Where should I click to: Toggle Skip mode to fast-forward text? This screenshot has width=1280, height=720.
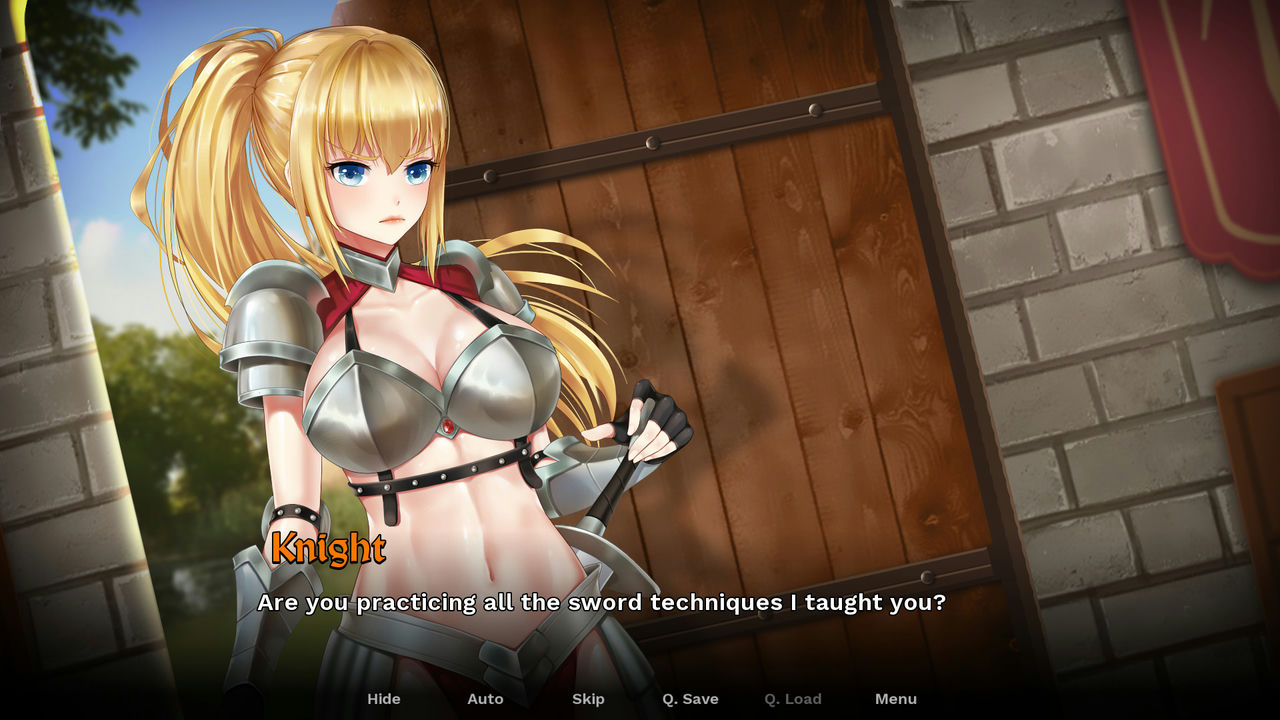coord(588,699)
